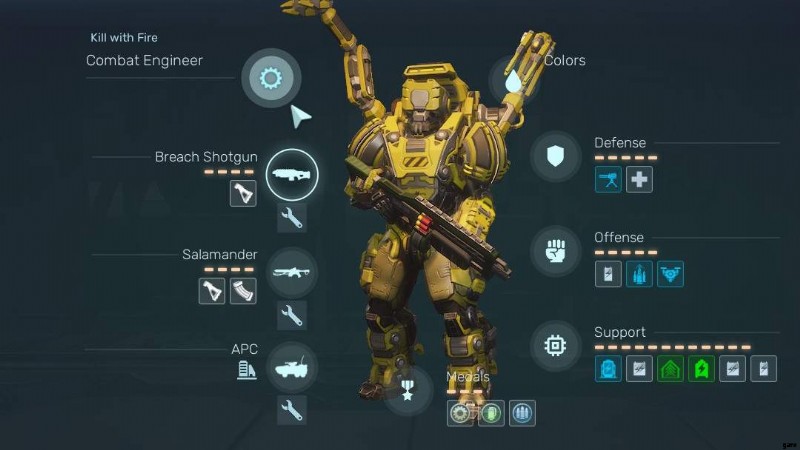Select the Breach Shotgun stock attachment
The height and width of the screenshot is (450, 800).
(243, 193)
